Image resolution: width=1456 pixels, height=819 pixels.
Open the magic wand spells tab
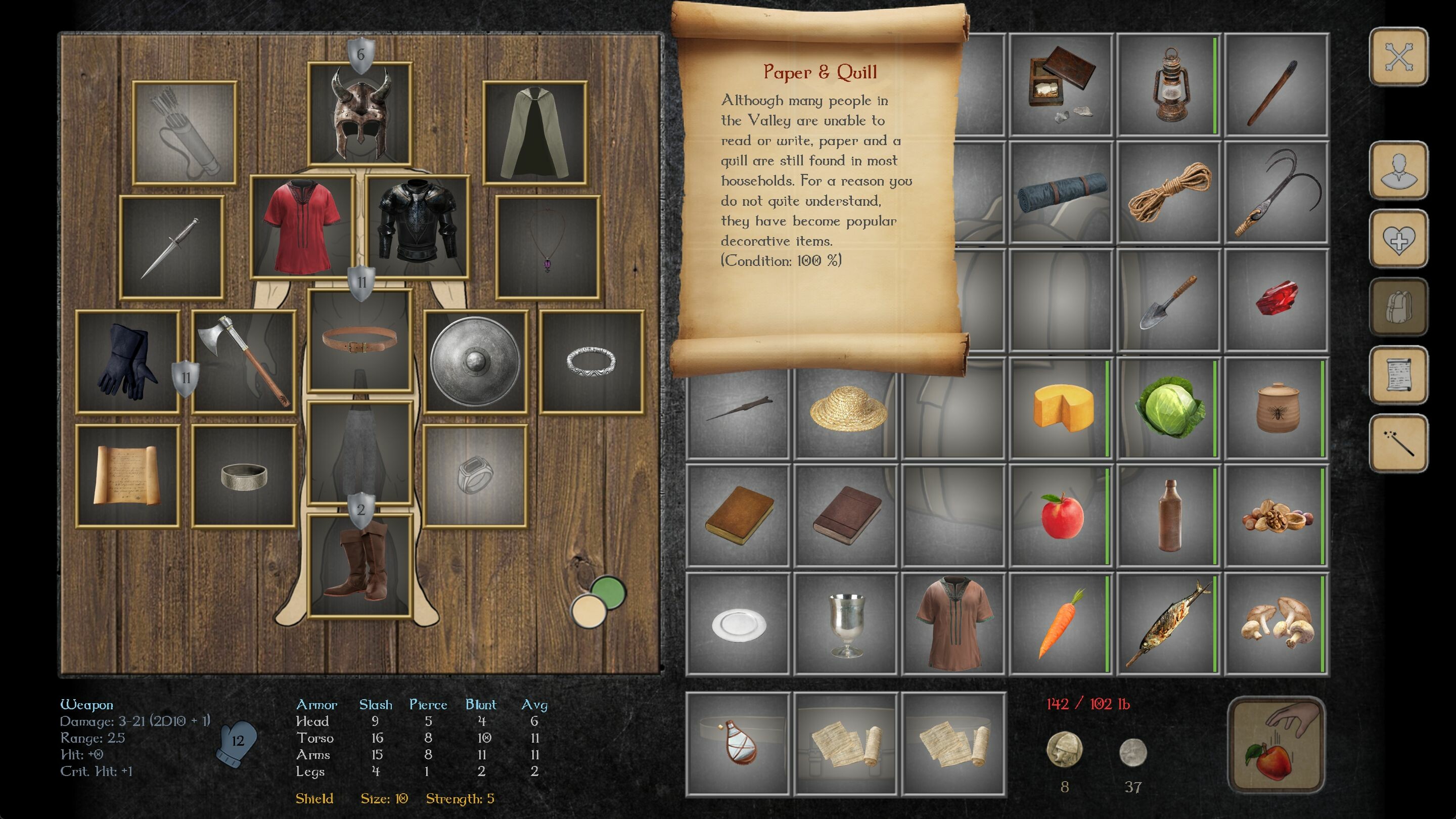point(1398,443)
